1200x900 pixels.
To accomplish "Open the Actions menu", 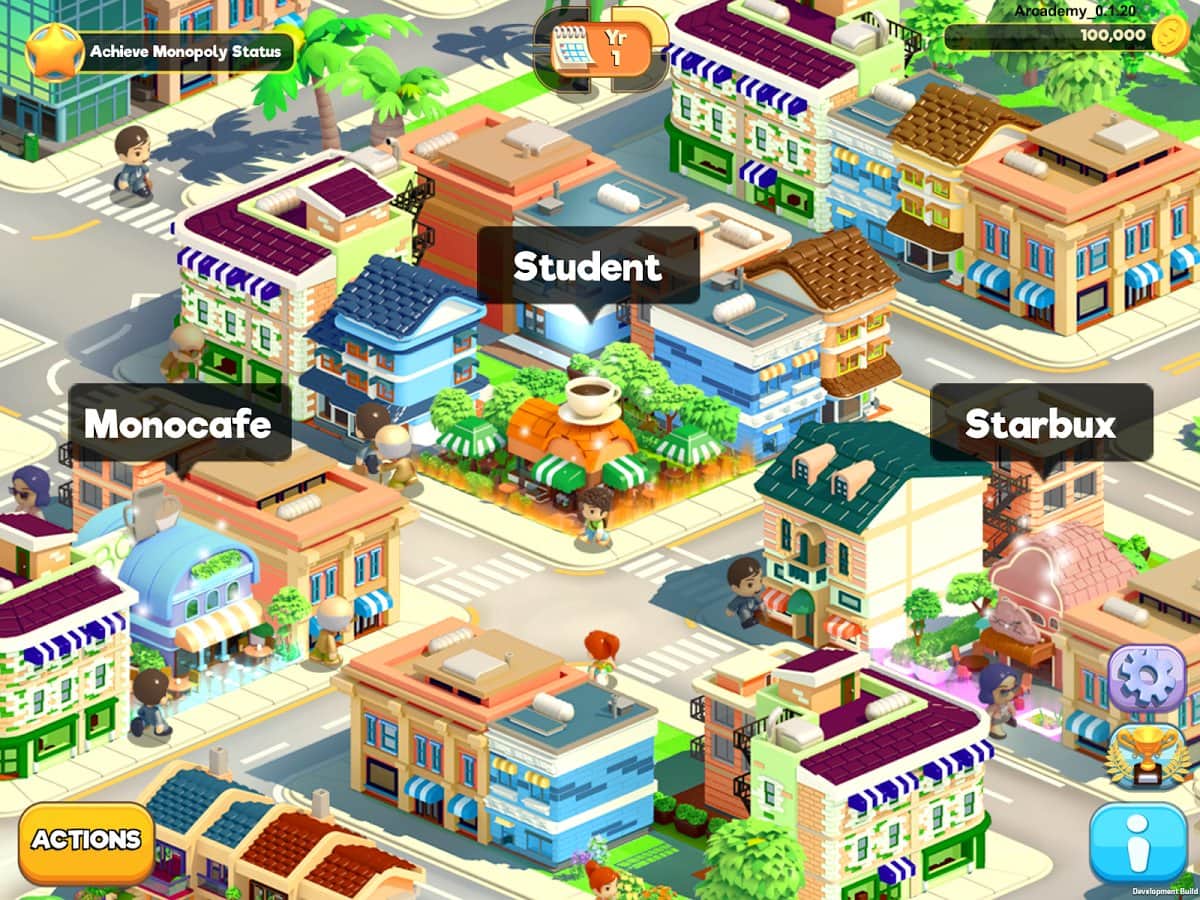I will pos(85,841).
